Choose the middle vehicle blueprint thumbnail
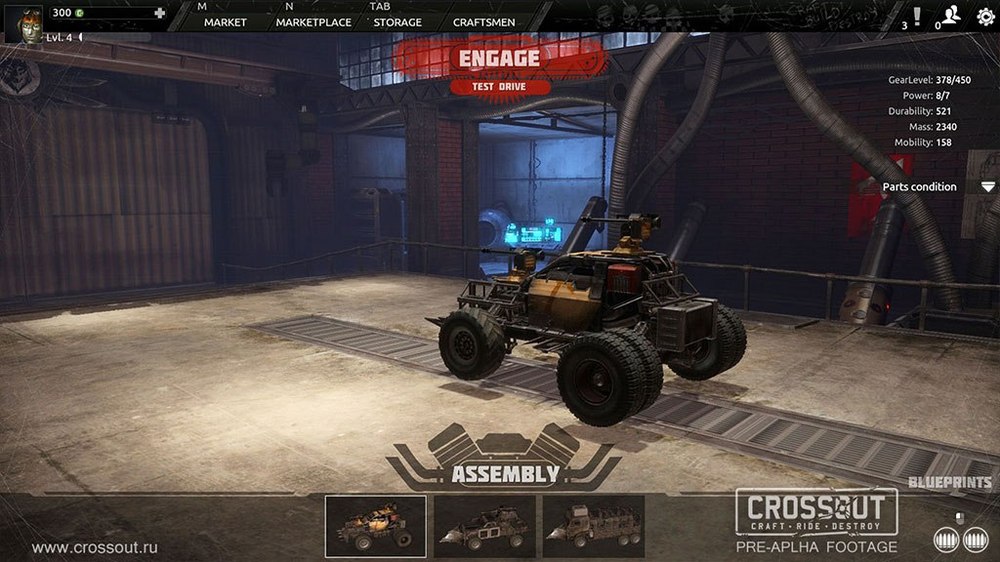This screenshot has width=1000, height=562. pyautogui.click(x=484, y=526)
